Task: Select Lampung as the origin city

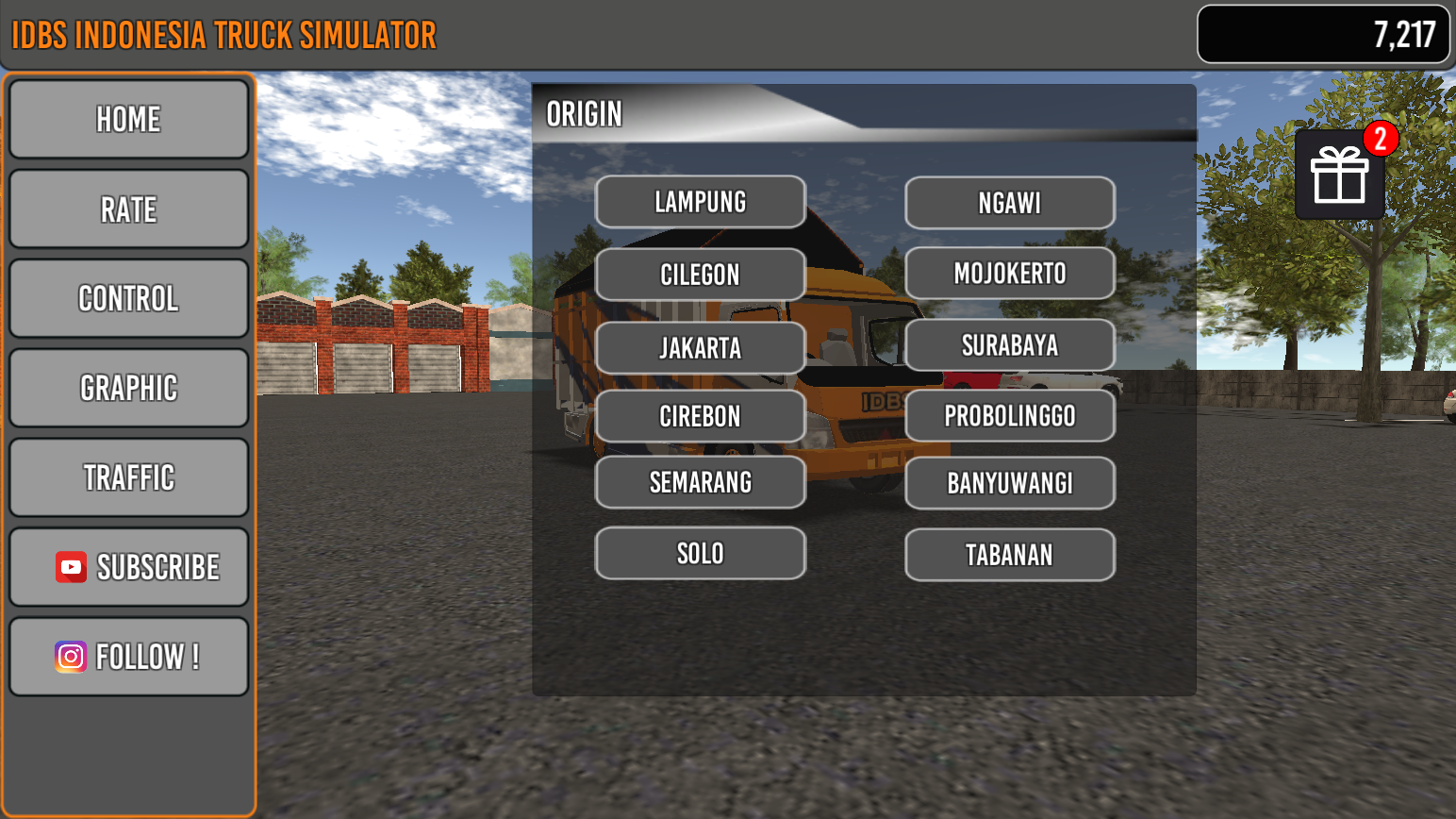Action: click(700, 202)
